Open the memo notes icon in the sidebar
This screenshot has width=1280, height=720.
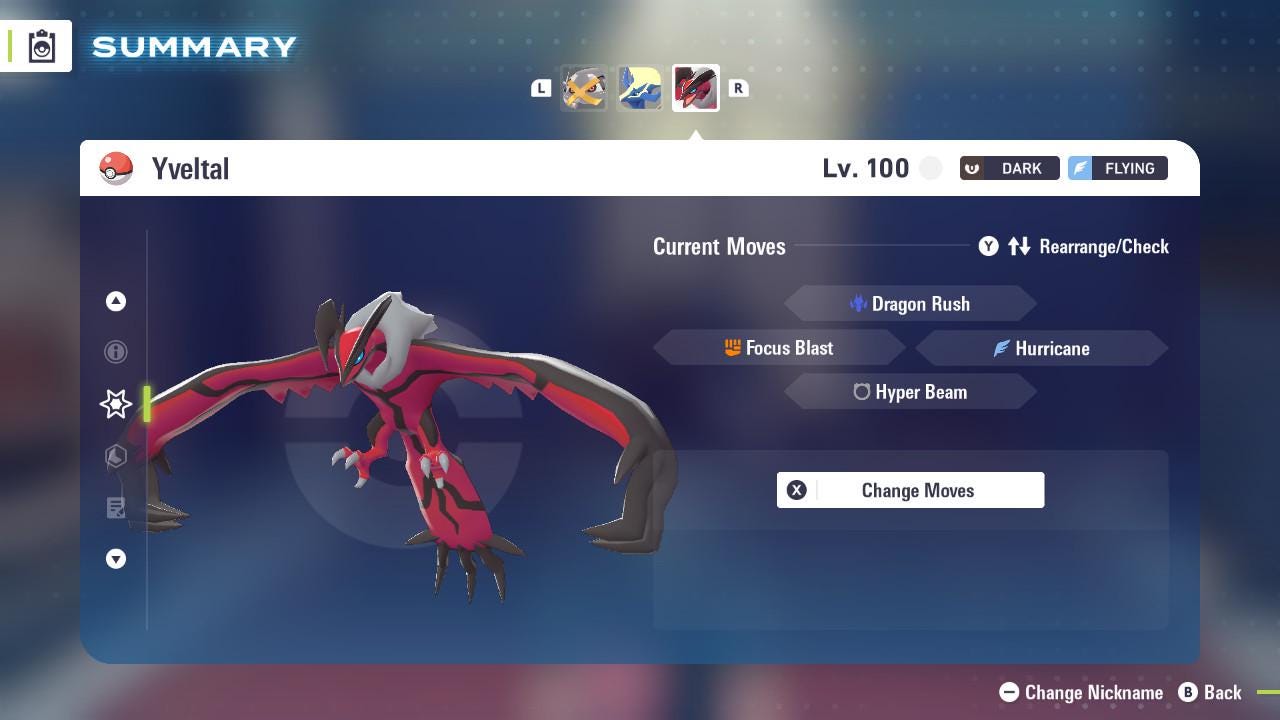click(115, 508)
